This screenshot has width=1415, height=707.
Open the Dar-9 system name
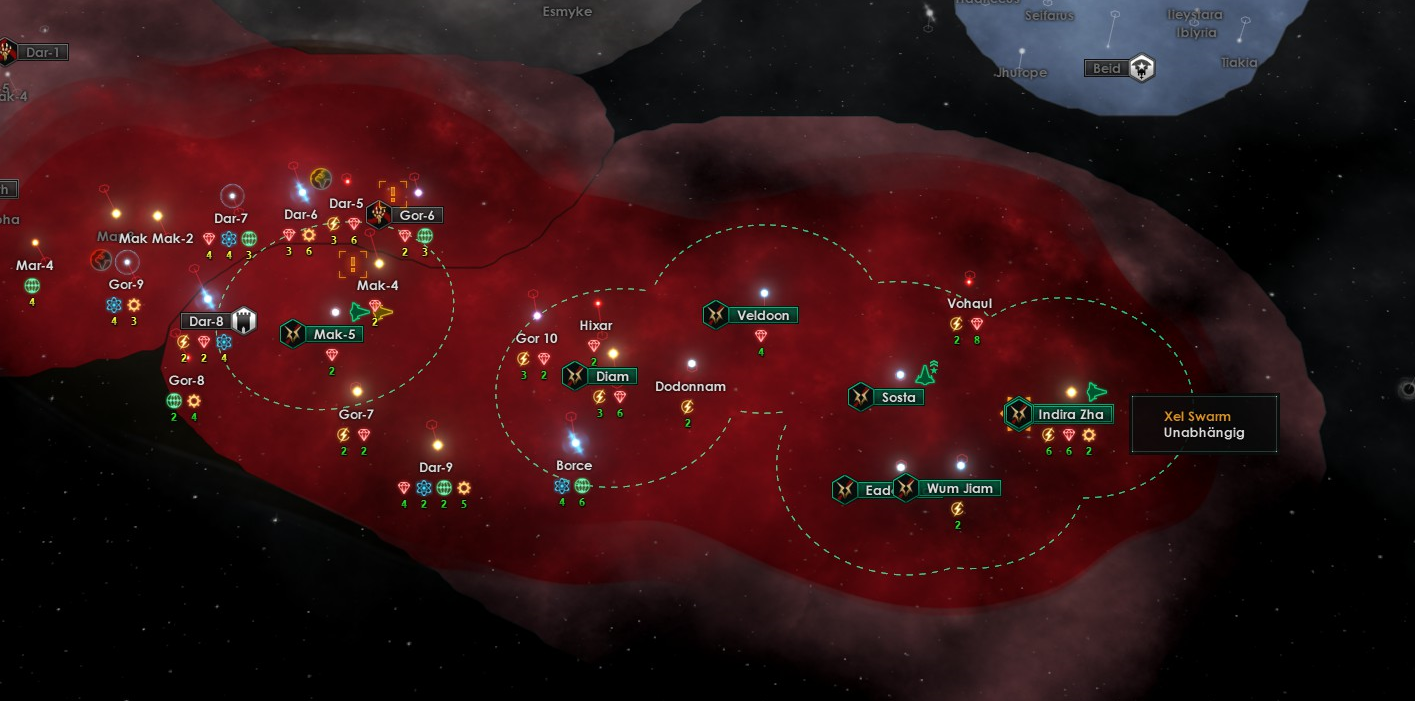[436, 468]
